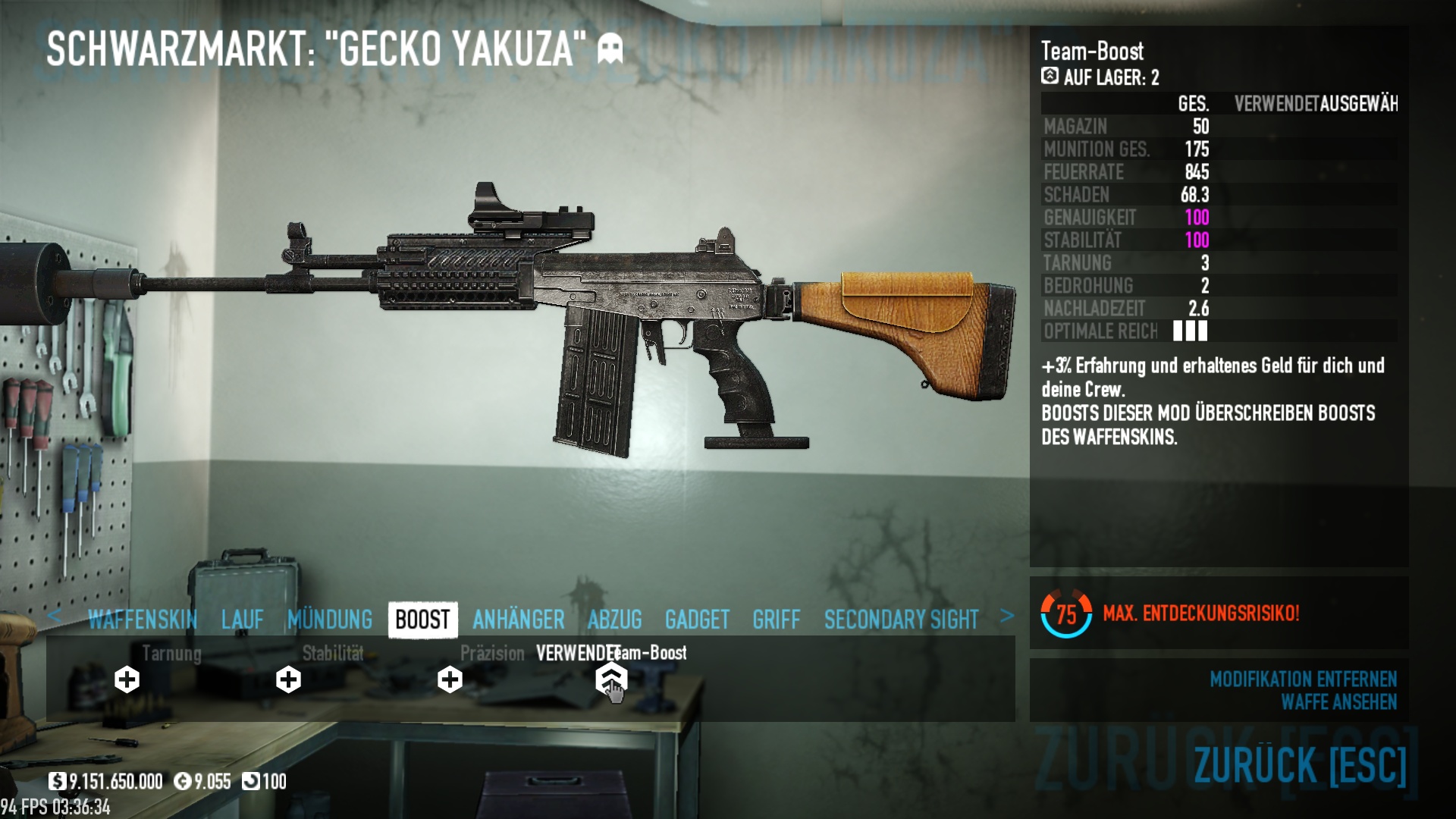The height and width of the screenshot is (819, 1456).
Task: Select the Mündung category tab
Action: [330, 620]
